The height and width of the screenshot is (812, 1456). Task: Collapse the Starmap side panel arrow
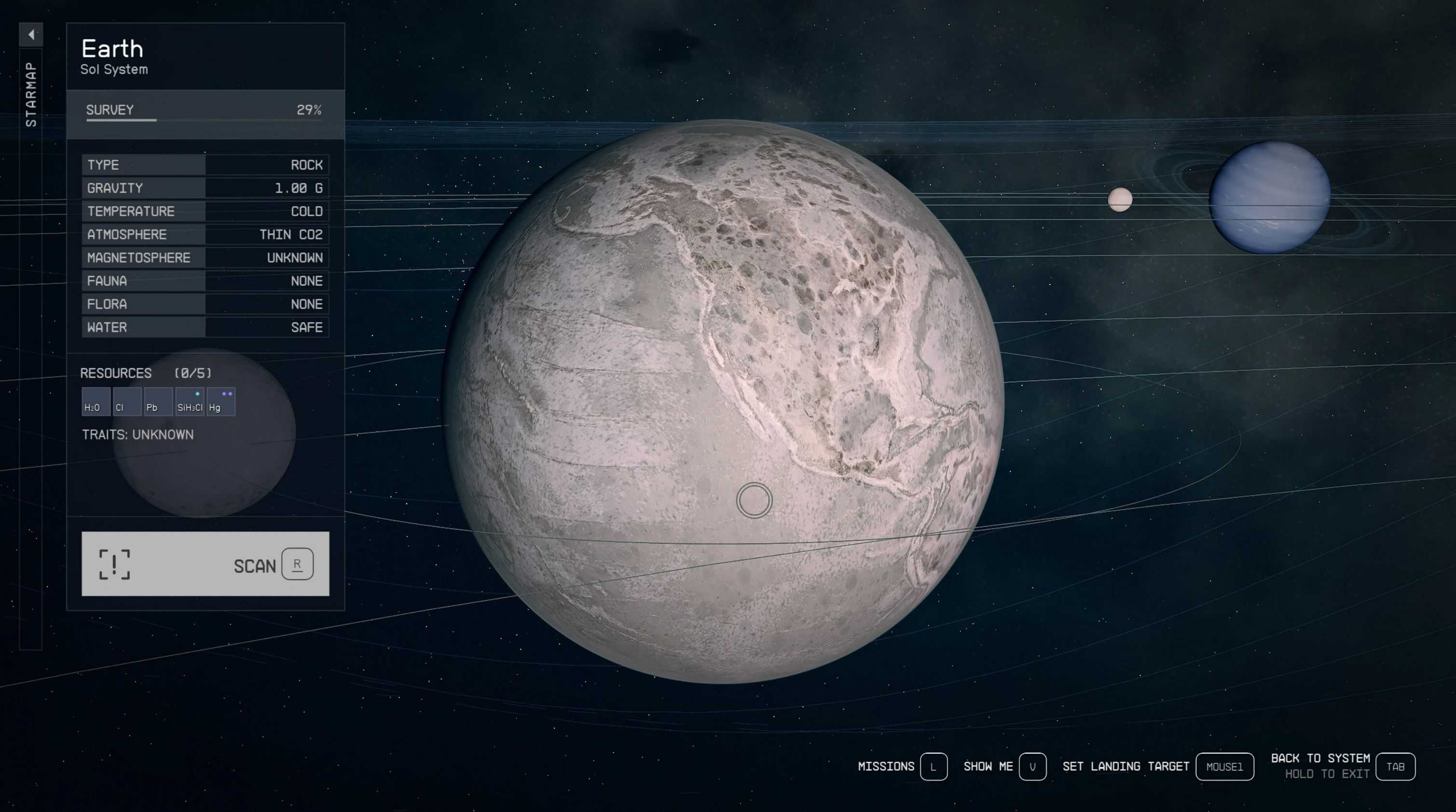pyautogui.click(x=31, y=34)
